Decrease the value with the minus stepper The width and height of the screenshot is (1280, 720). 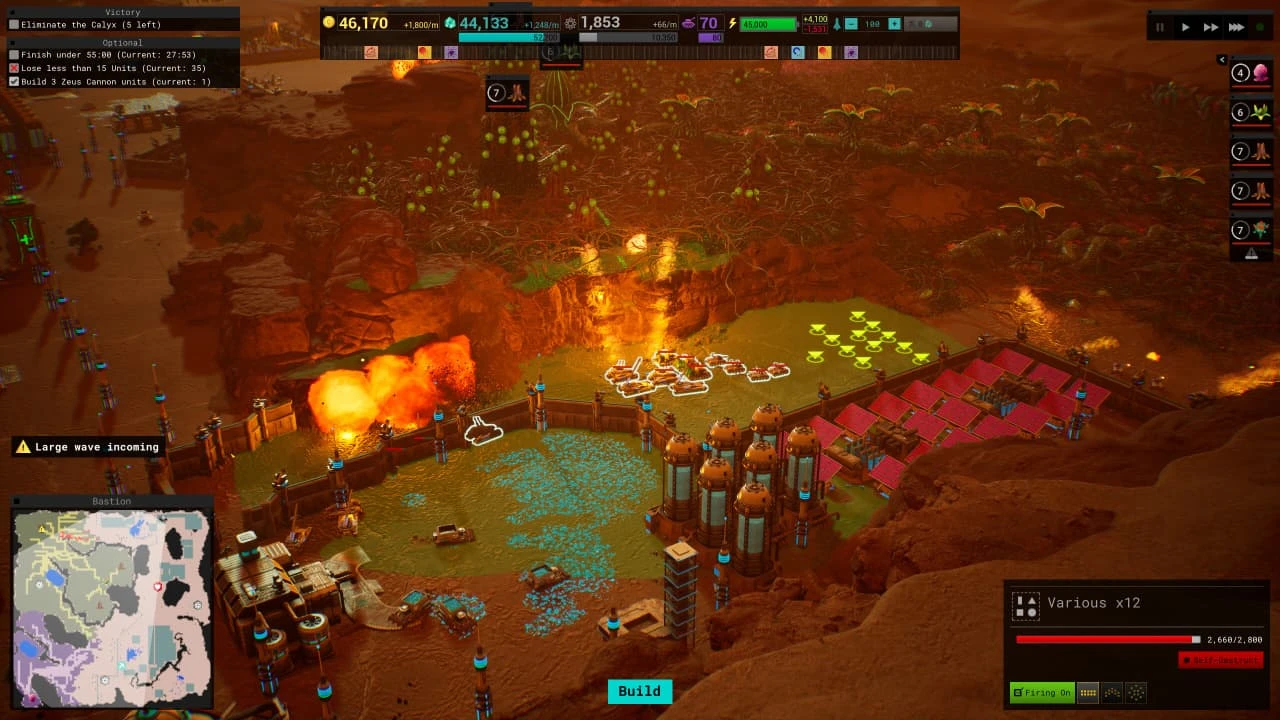(850, 24)
